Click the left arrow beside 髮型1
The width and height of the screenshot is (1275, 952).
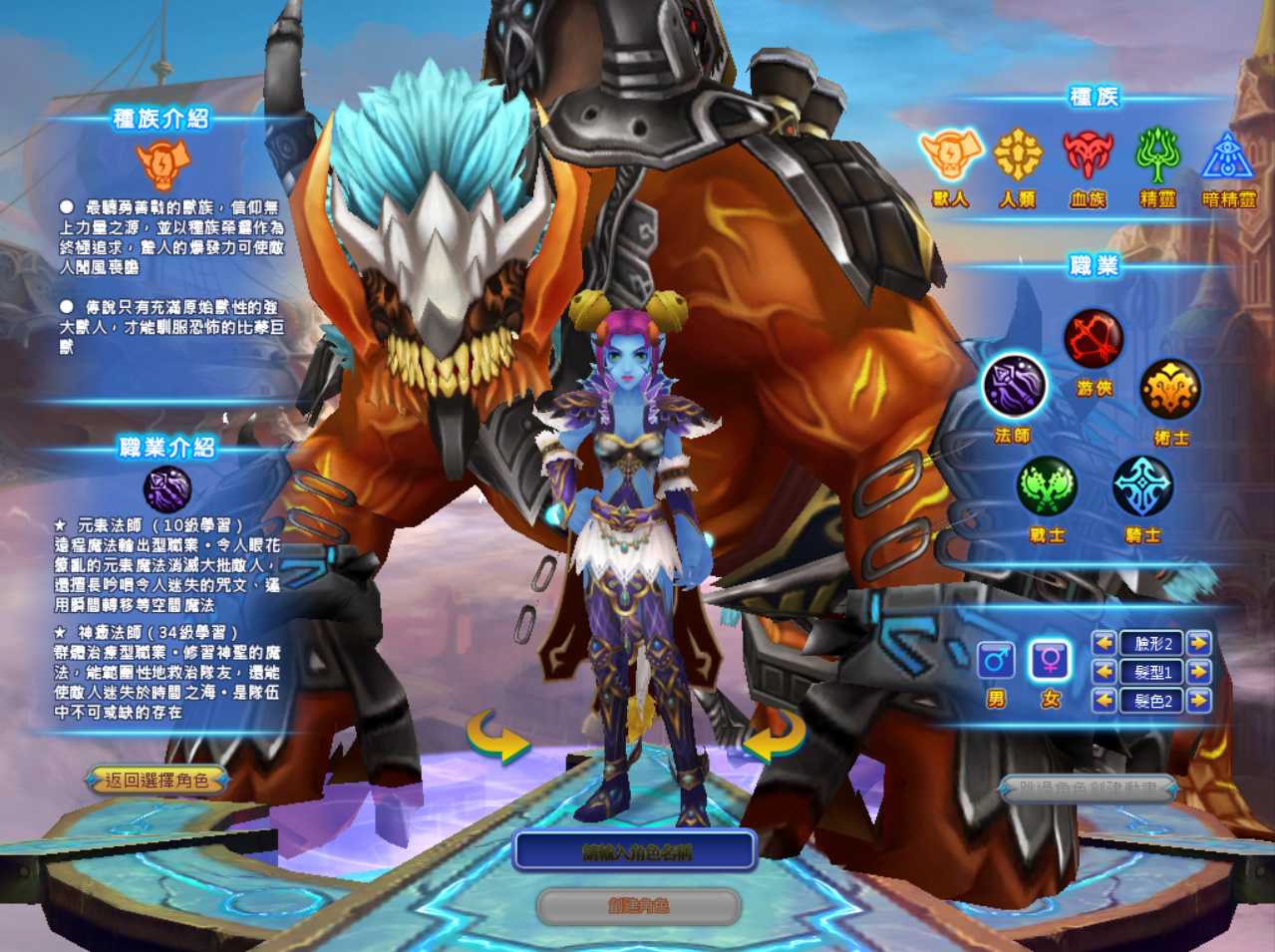pyautogui.click(x=1104, y=672)
